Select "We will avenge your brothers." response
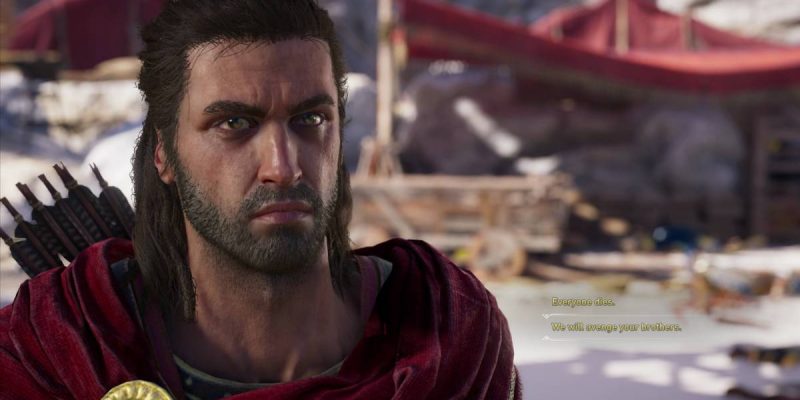The image size is (800, 400). 616,326
